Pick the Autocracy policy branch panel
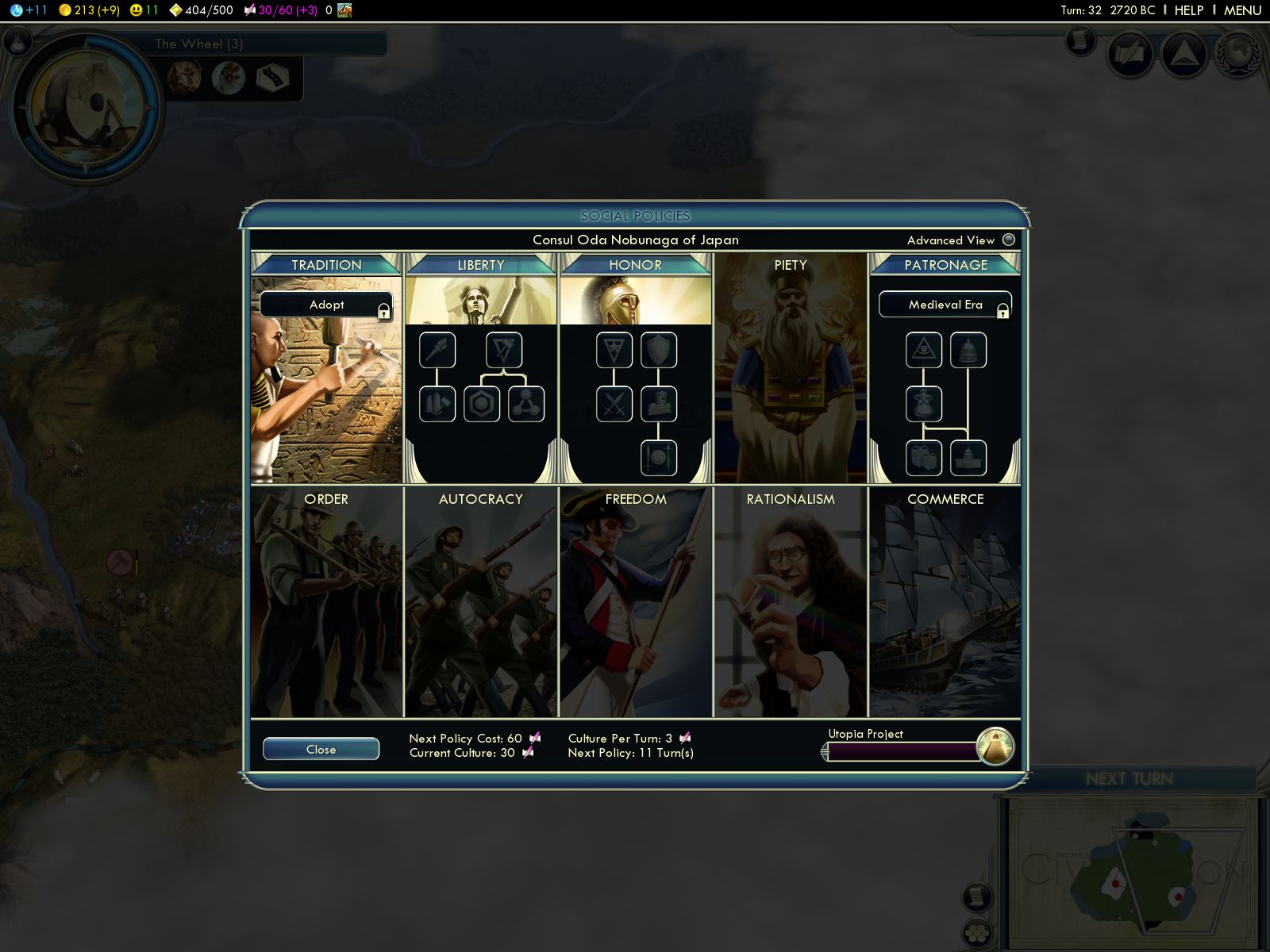 tap(481, 603)
